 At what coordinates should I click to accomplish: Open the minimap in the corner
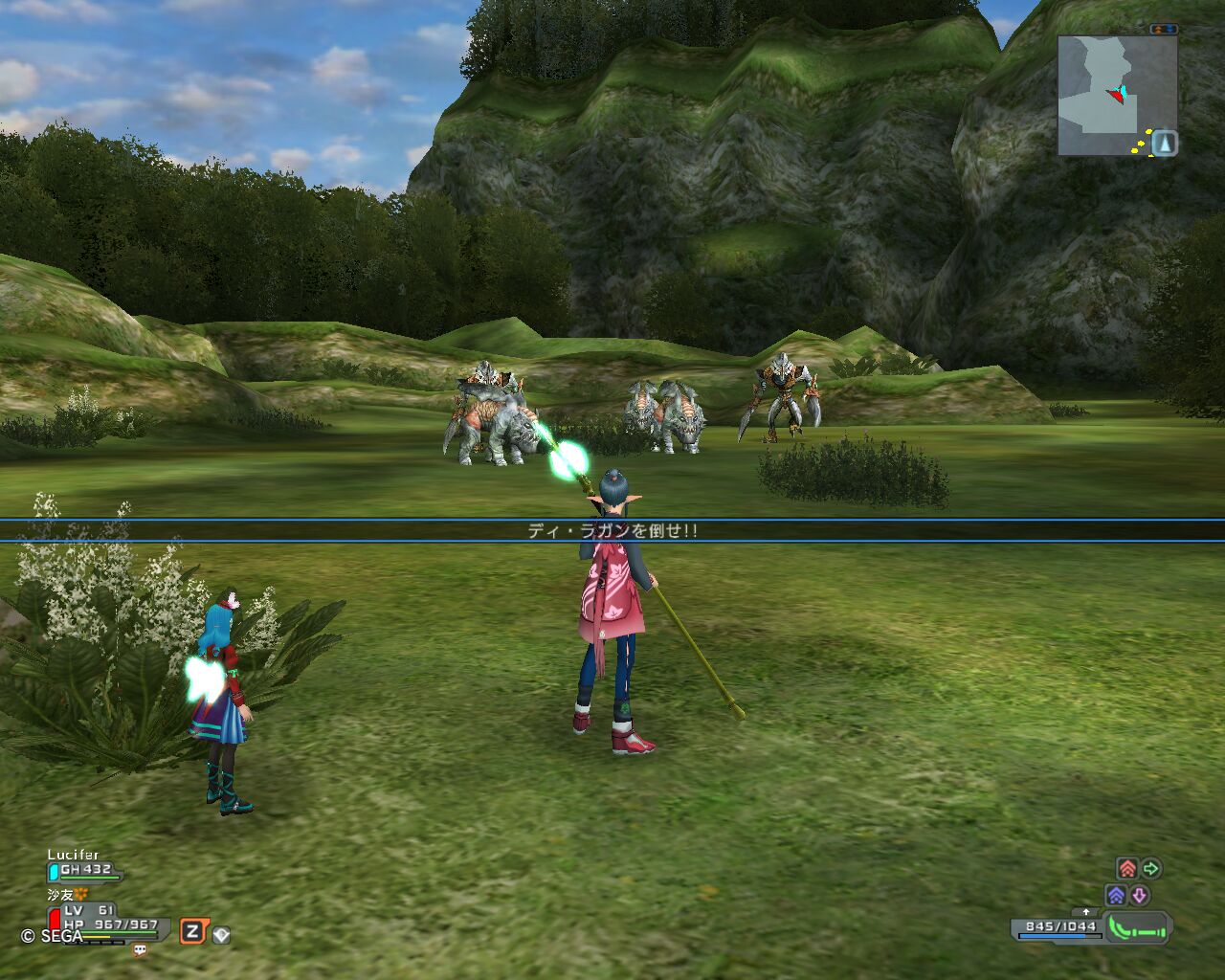coord(1110,96)
